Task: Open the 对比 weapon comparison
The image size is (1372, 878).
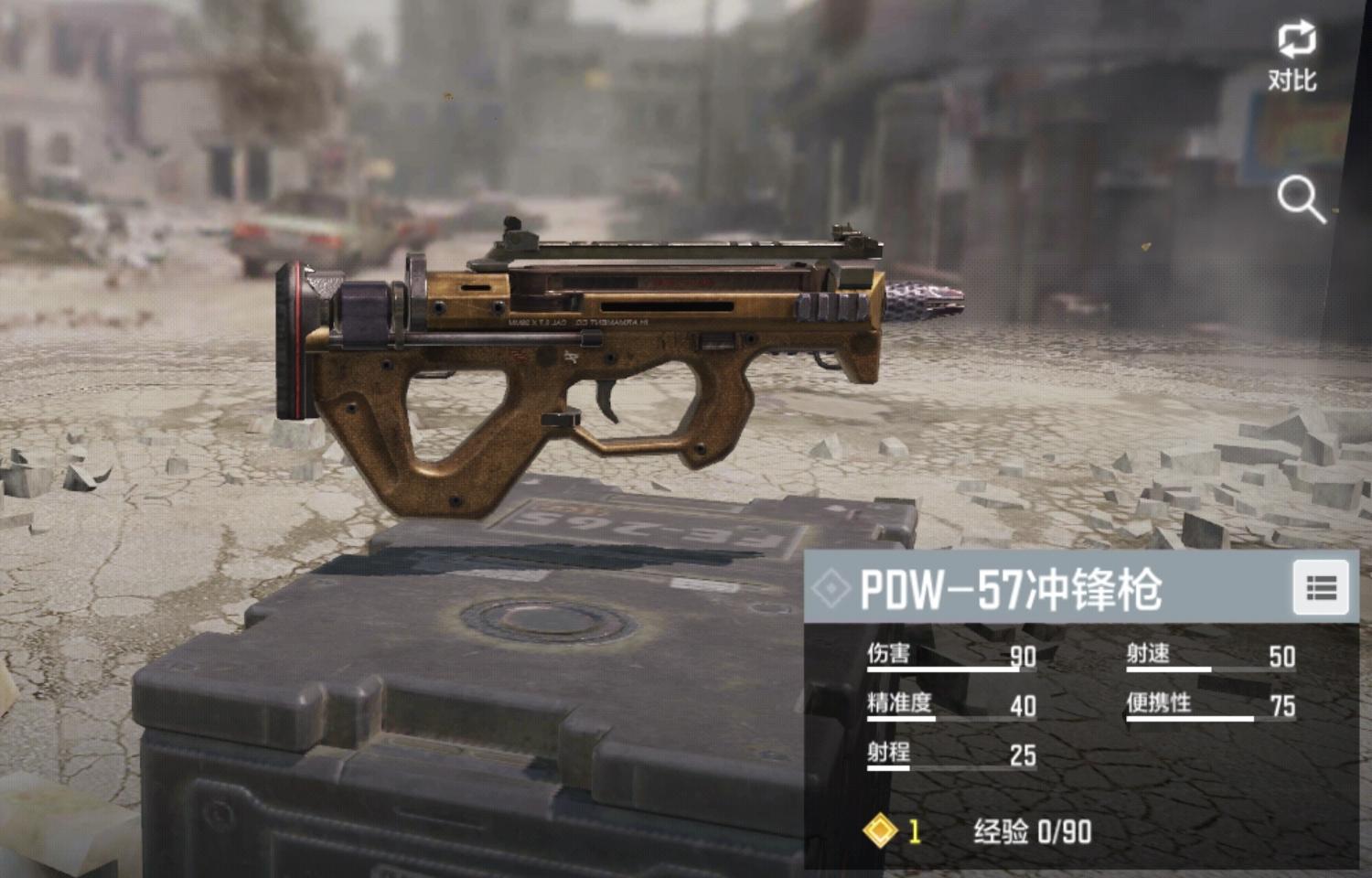Action: click(1293, 55)
